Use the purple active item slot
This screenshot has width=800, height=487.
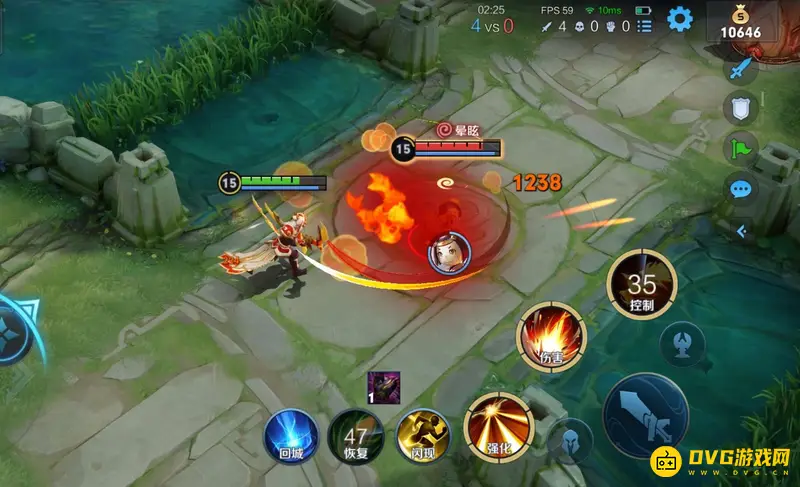click(383, 386)
